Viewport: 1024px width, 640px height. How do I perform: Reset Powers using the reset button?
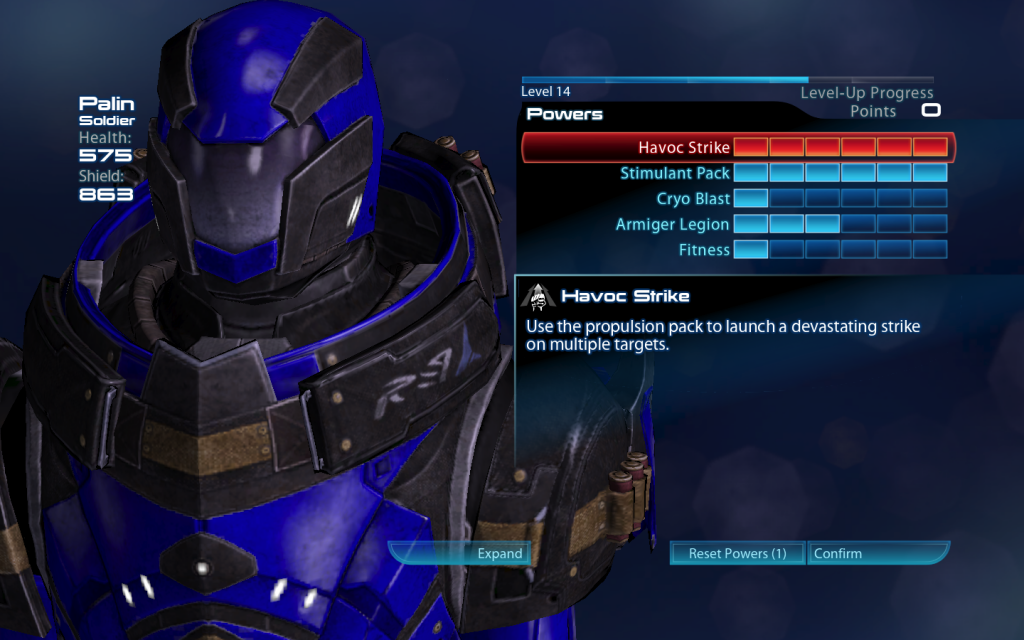click(x=737, y=553)
